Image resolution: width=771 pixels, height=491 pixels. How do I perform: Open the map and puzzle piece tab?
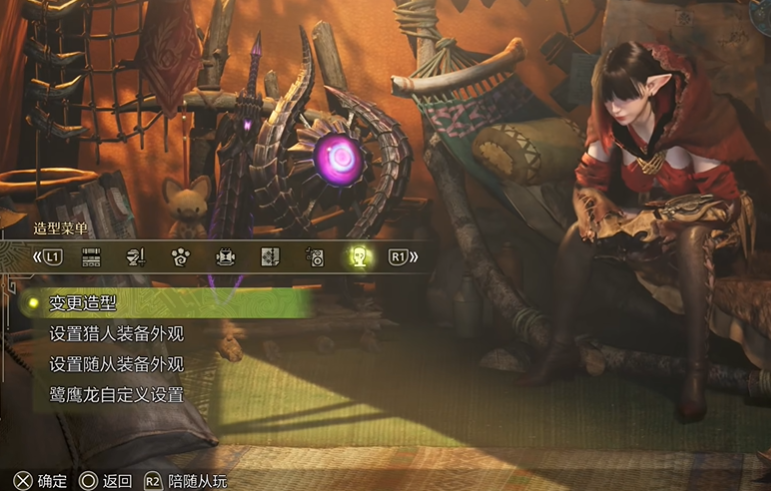click(270, 257)
